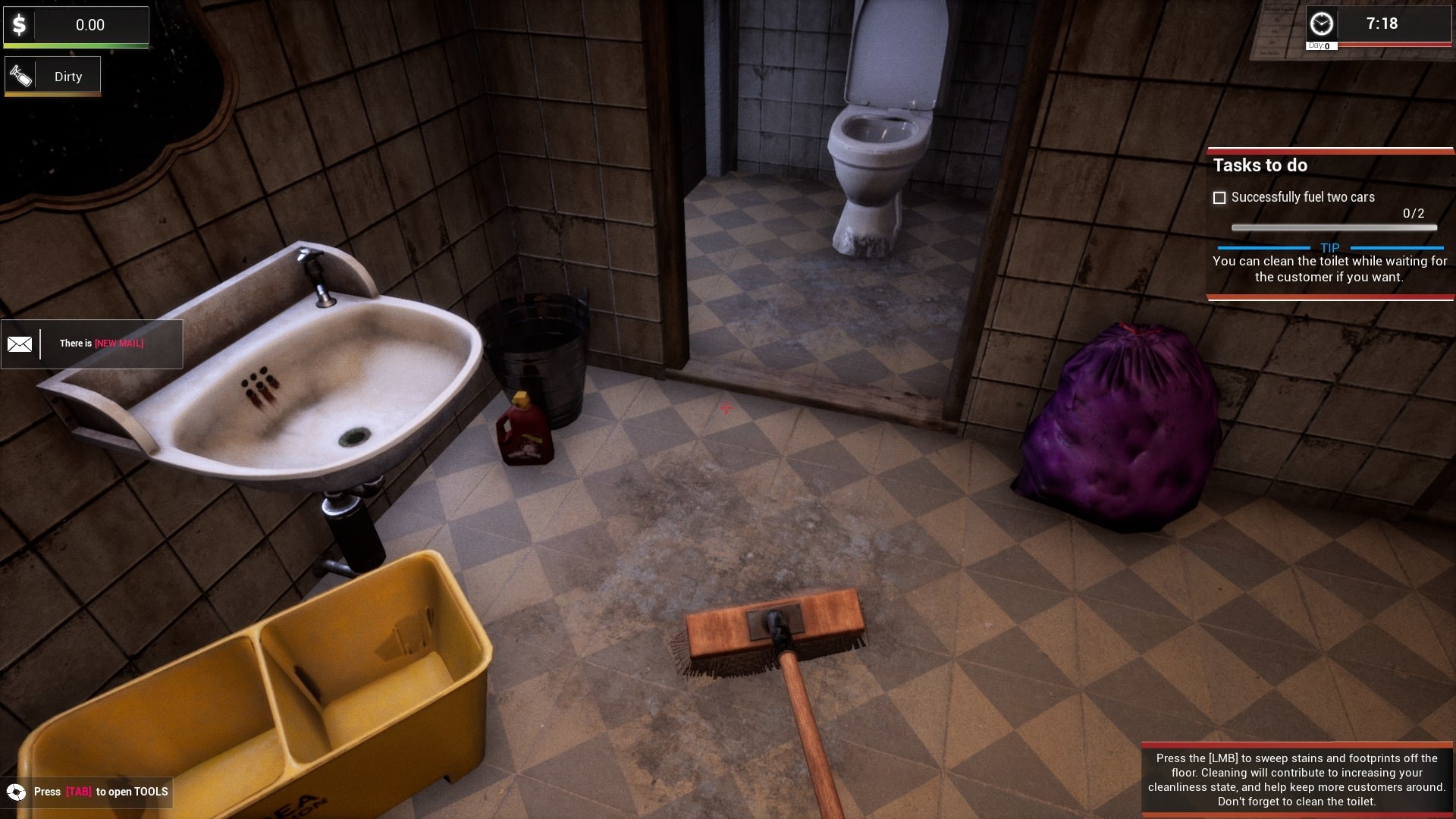Click the money counter showing 0.00
This screenshot has height=819, width=1456.
[x=91, y=24]
